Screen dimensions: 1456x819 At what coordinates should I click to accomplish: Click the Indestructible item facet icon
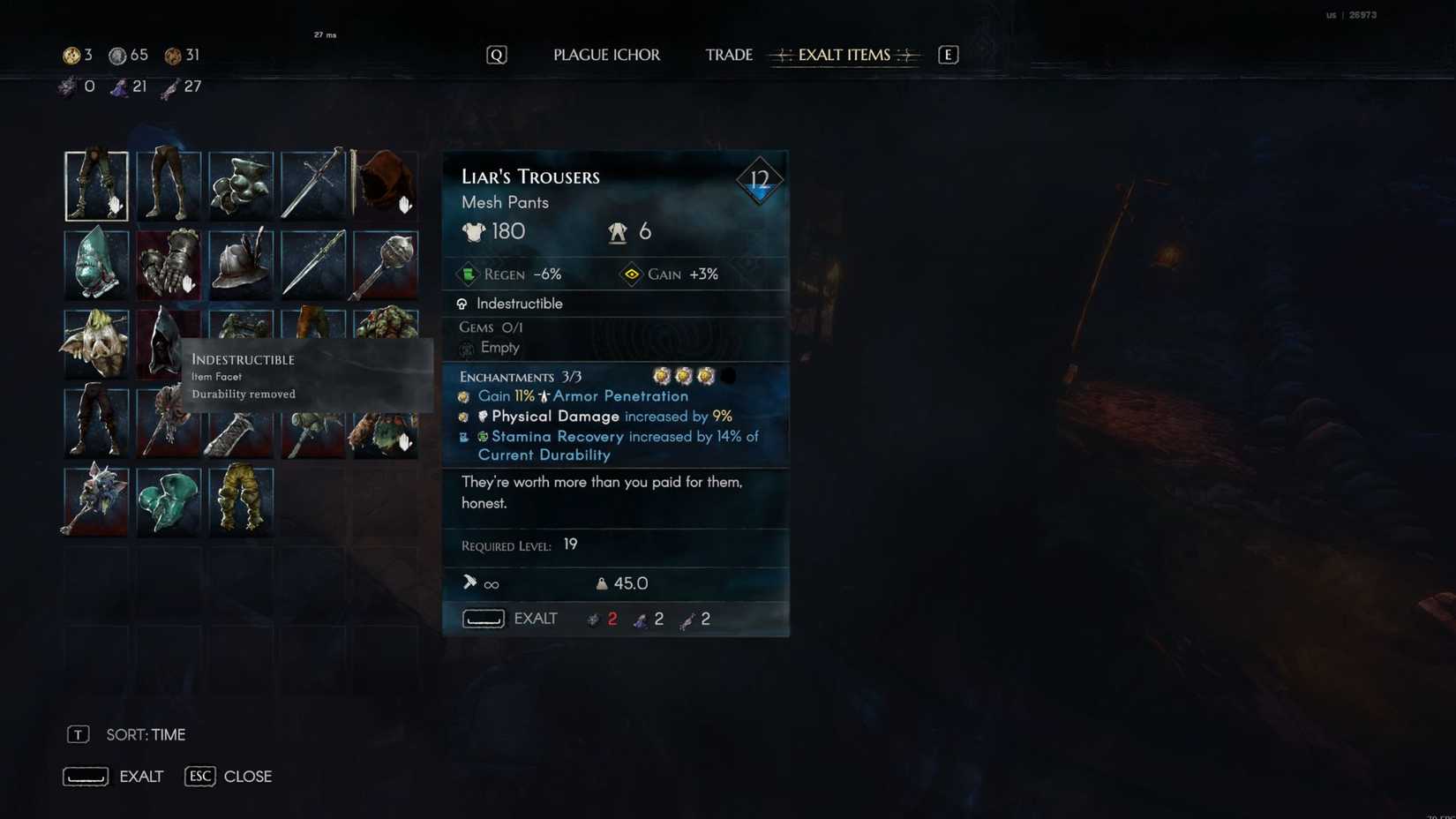pos(462,304)
